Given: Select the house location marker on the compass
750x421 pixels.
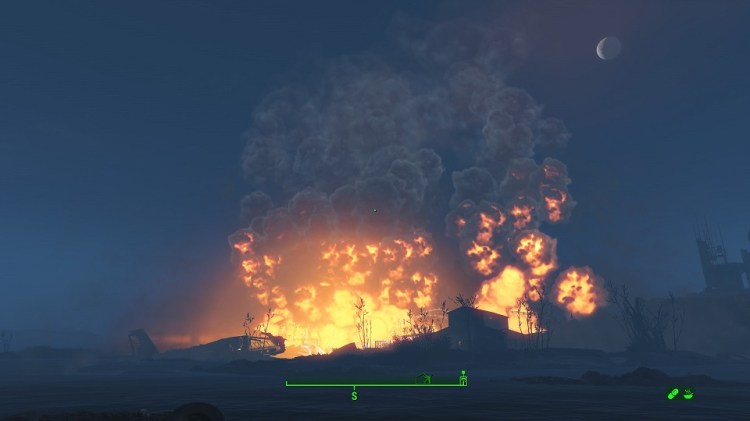Looking at the screenshot, I should pos(423,379).
